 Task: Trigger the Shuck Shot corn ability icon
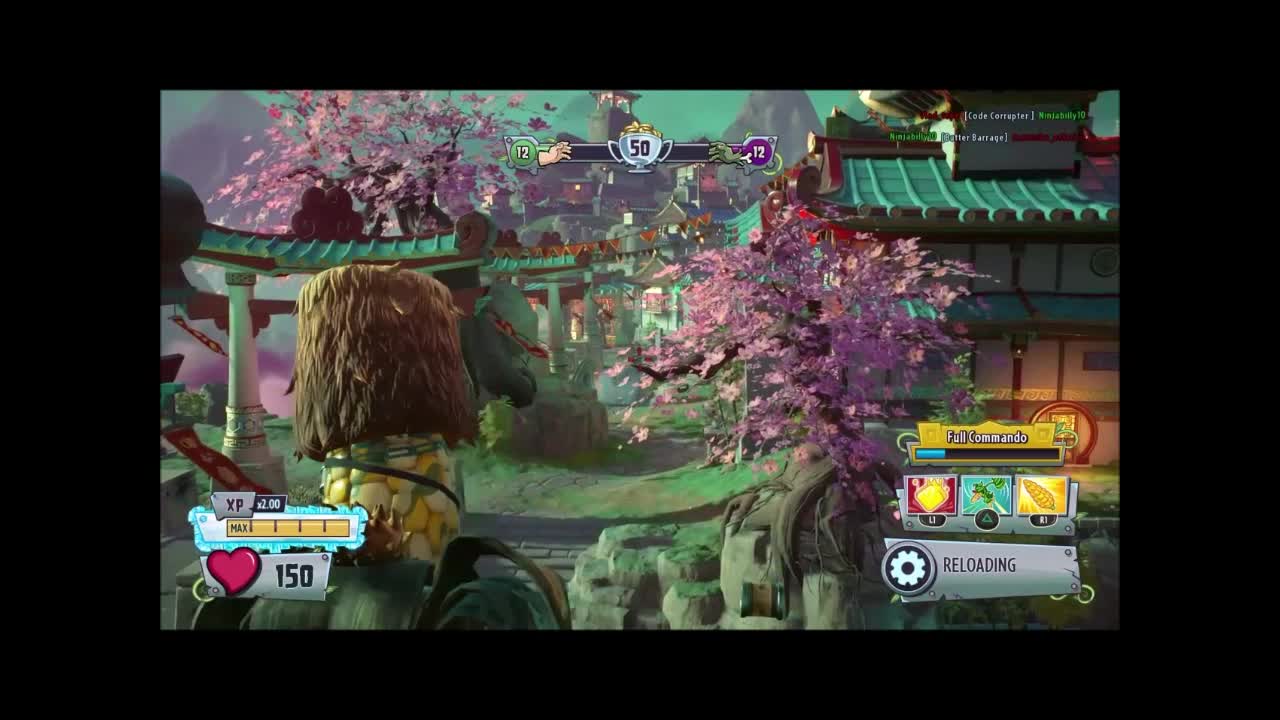click(1040, 494)
